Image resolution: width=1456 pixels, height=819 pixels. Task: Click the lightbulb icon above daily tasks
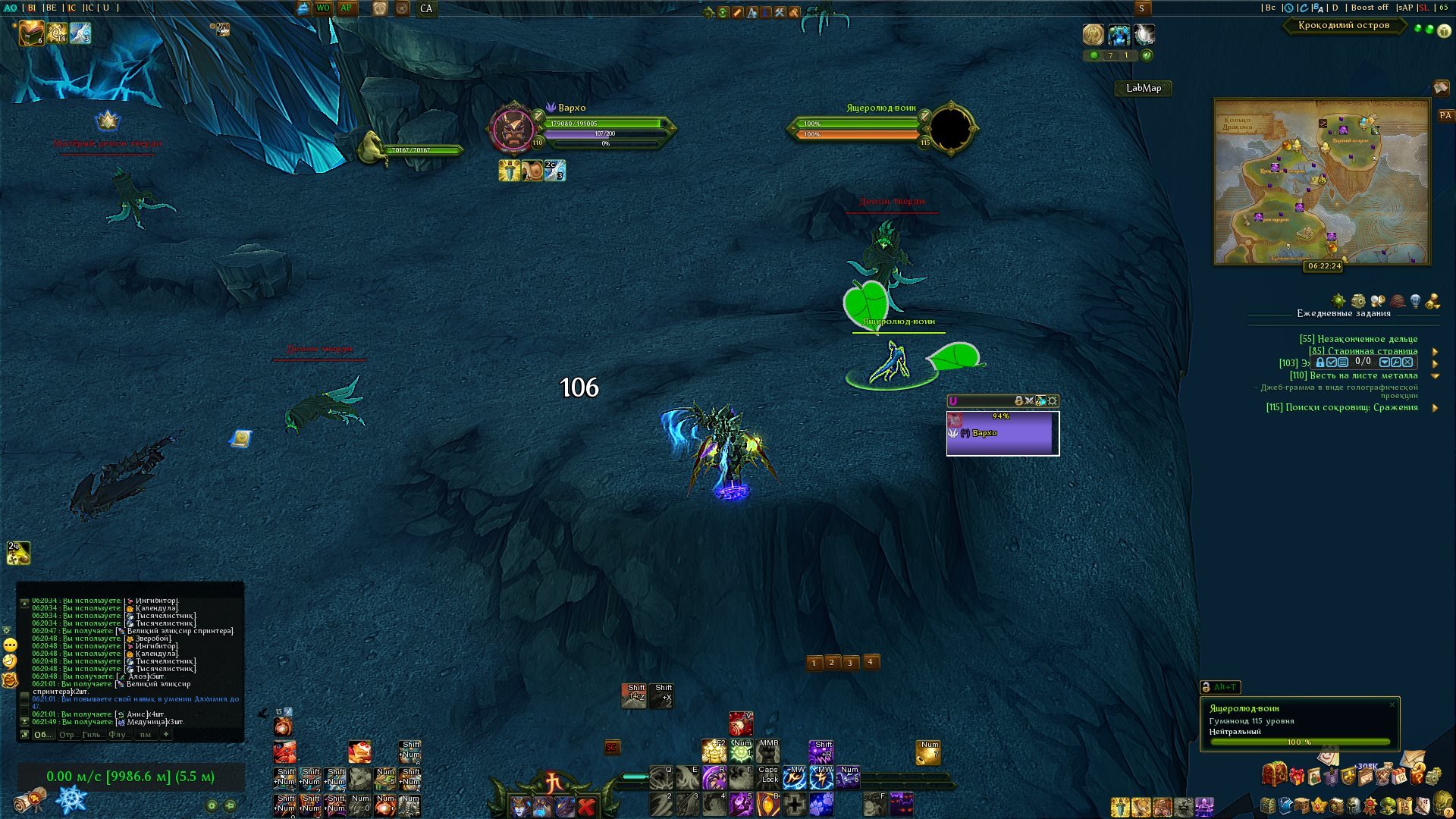coord(1415,301)
